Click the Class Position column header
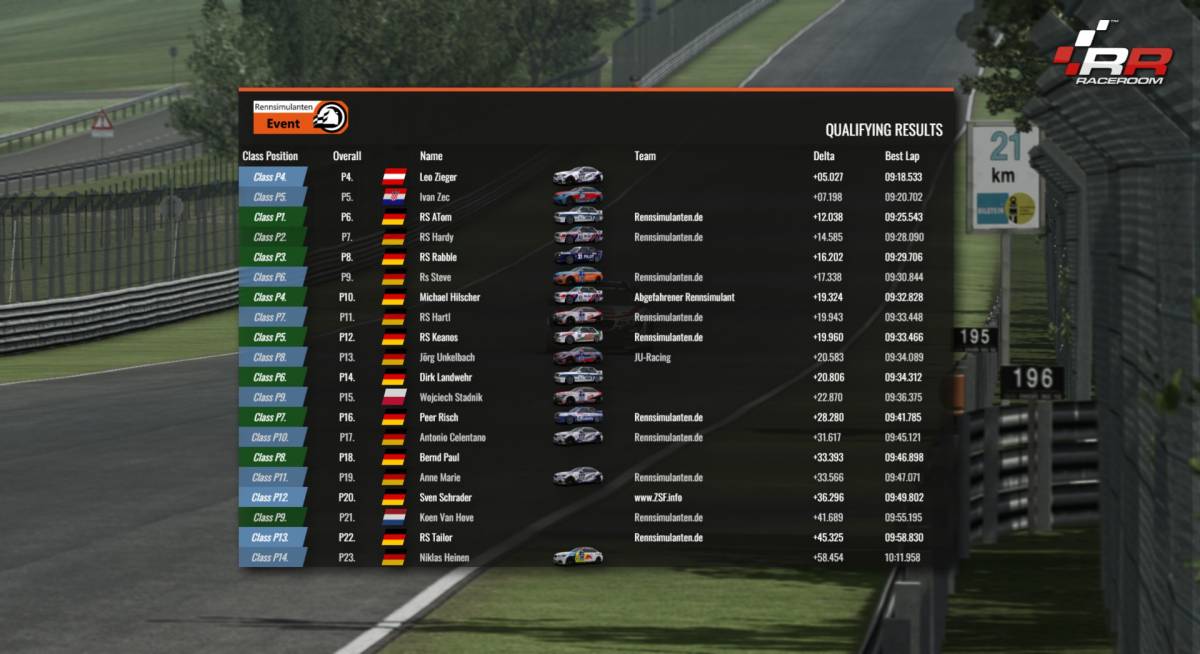 coord(270,156)
